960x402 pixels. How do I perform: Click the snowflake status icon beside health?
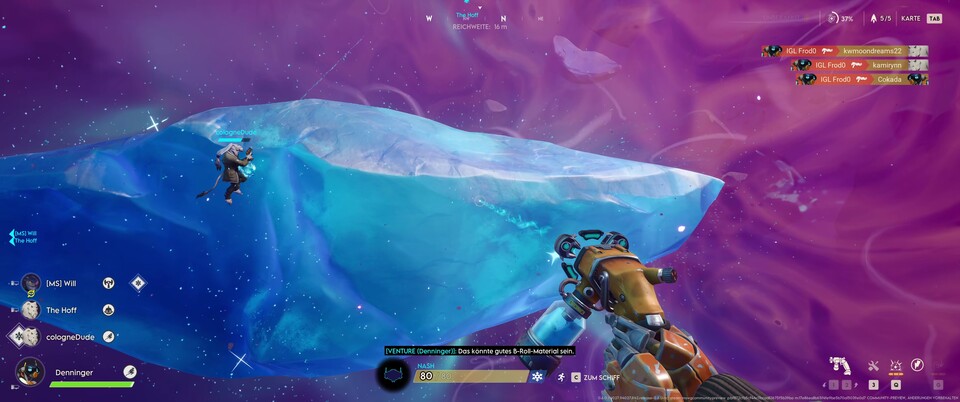(x=537, y=377)
